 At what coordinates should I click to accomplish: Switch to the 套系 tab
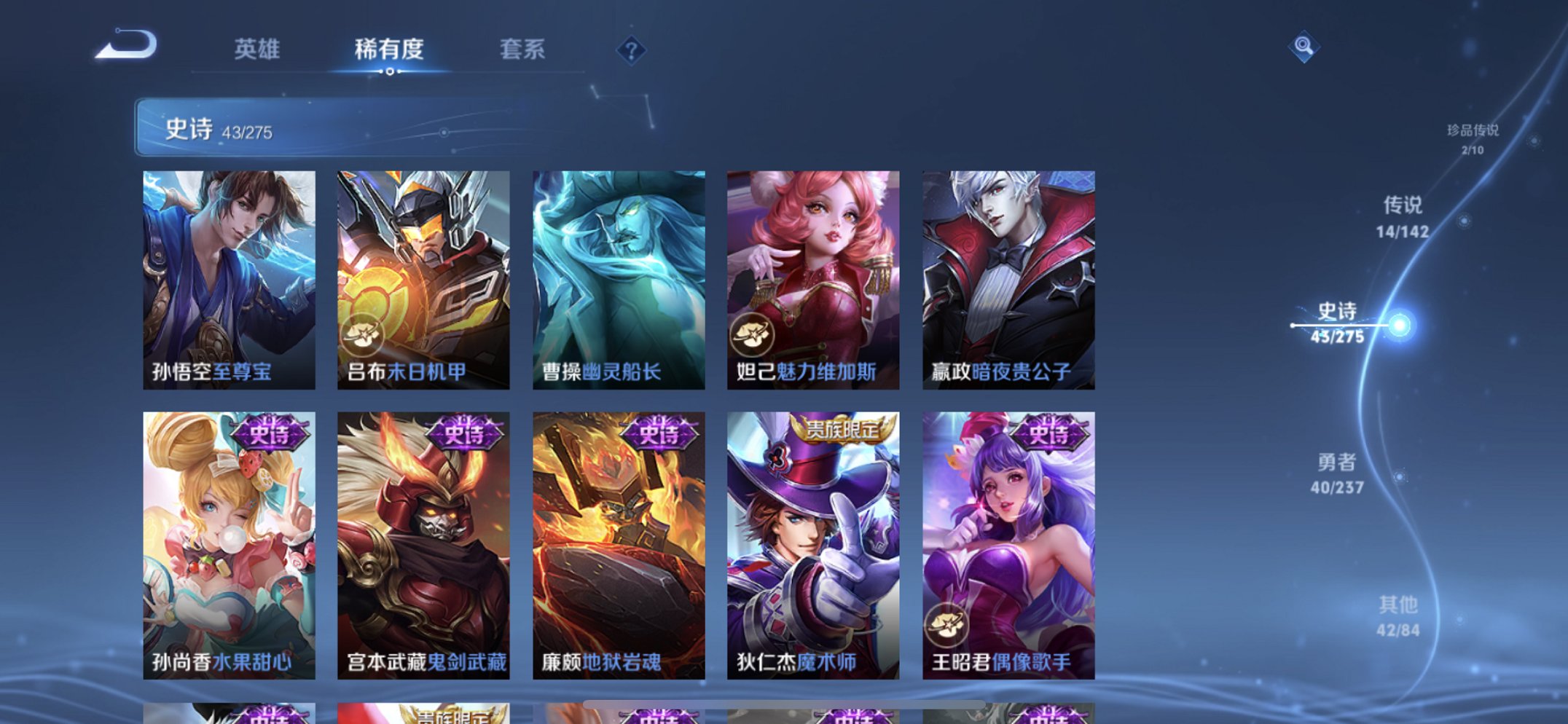point(522,50)
